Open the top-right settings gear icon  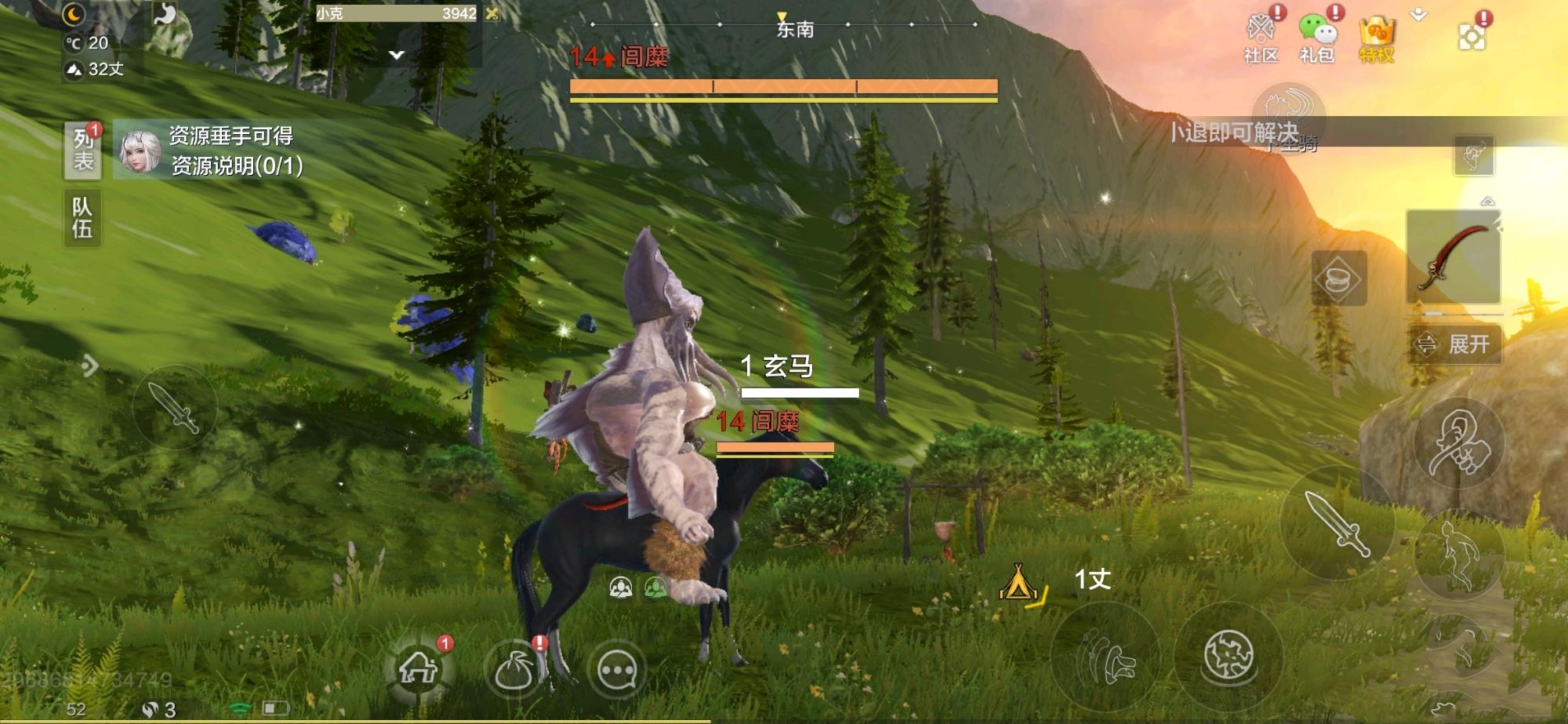click(1471, 37)
